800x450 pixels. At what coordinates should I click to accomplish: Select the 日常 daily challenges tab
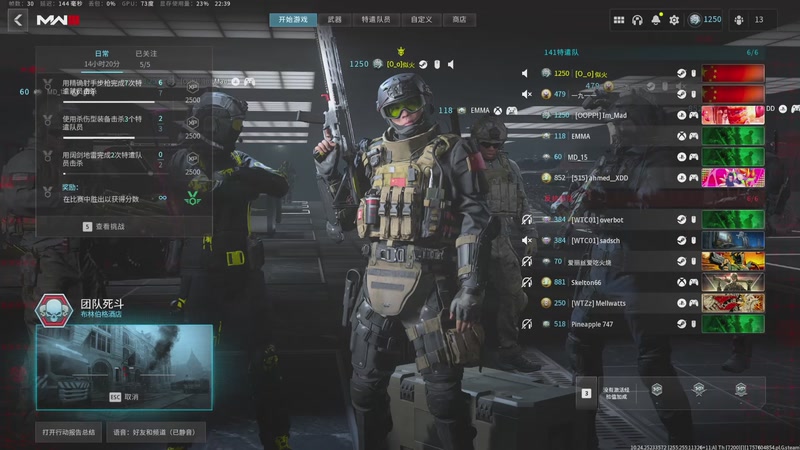click(x=102, y=53)
